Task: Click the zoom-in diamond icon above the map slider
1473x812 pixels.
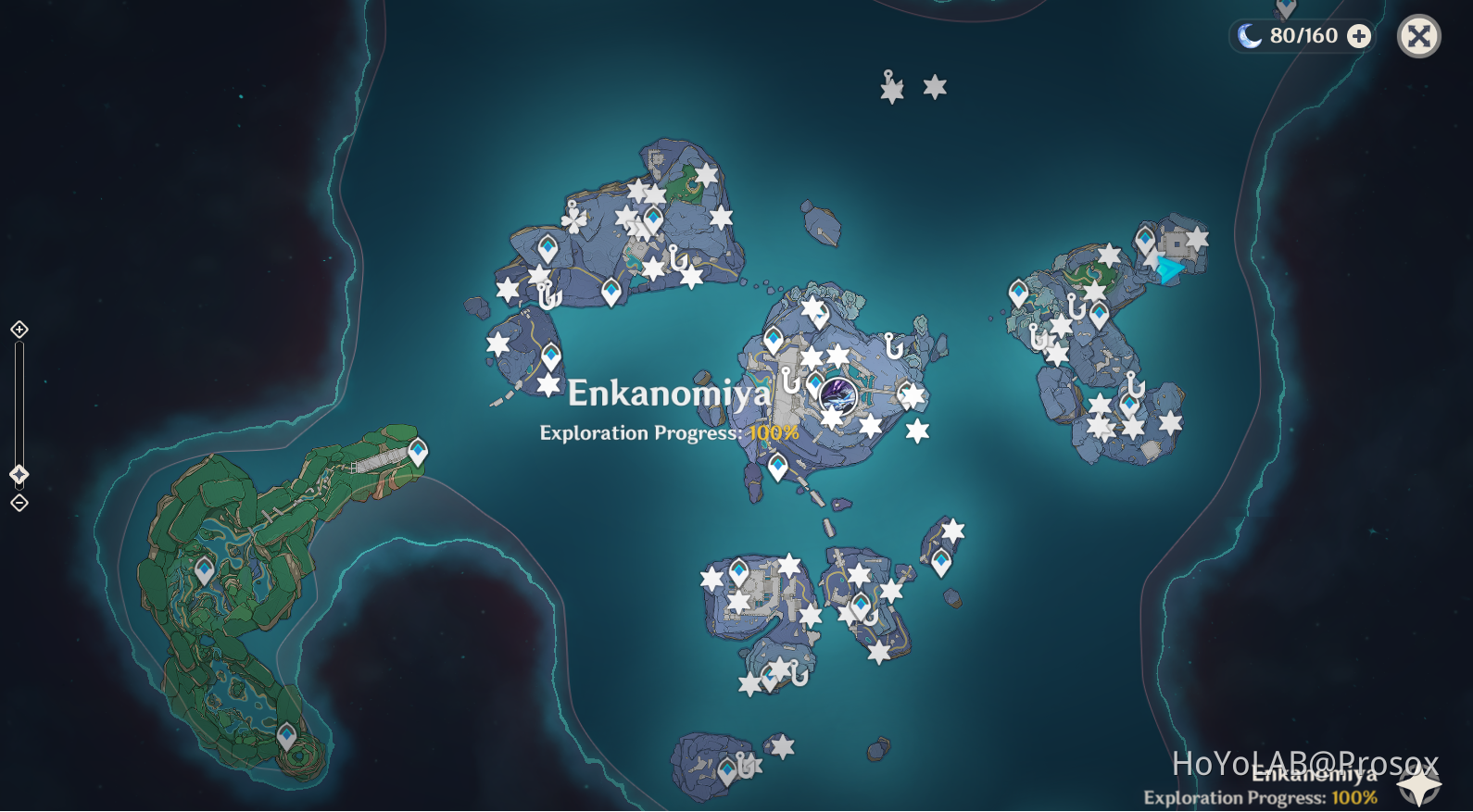Action: pyautogui.click(x=18, y=329)
